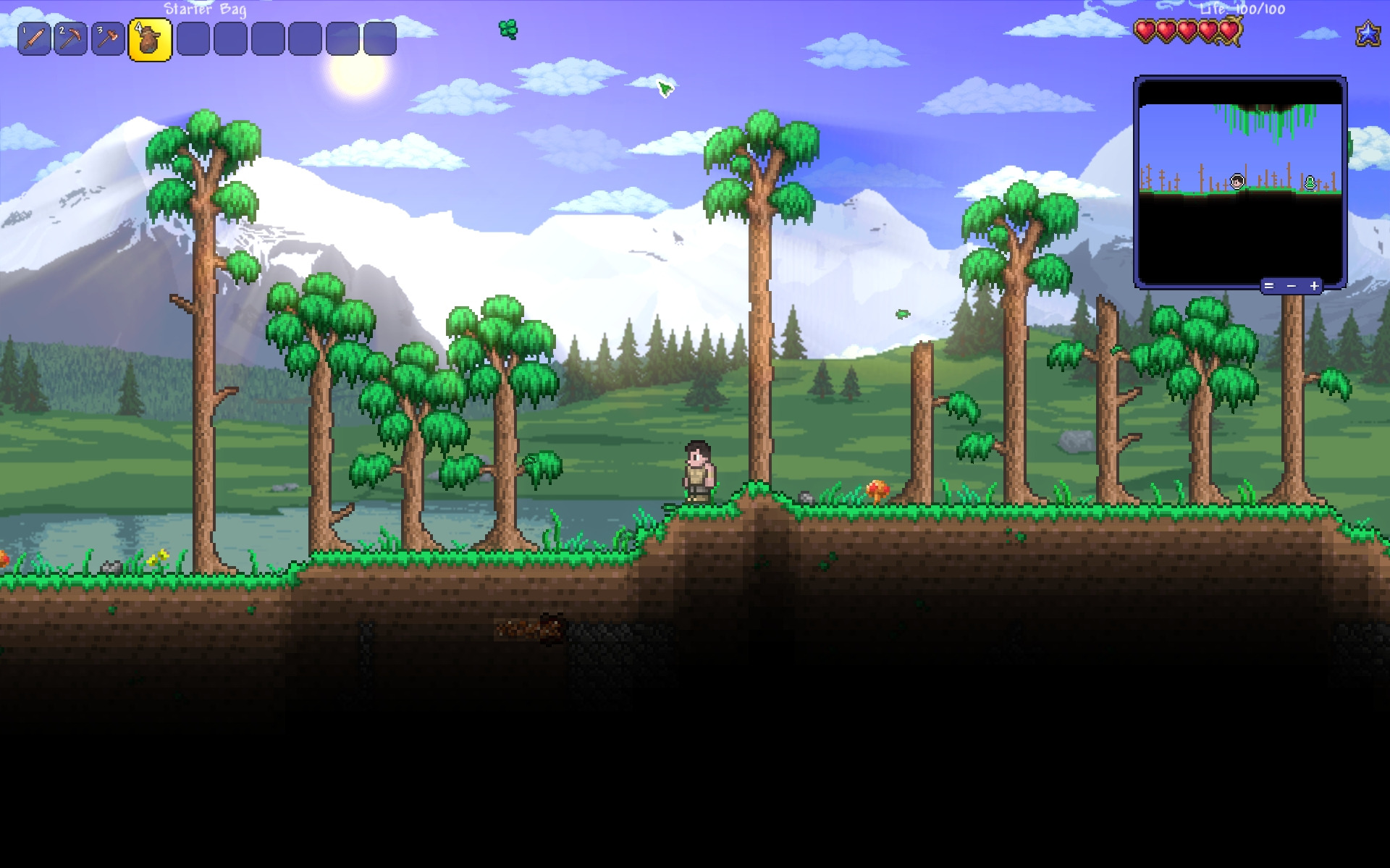Equip the copper axe from the hotbar
Screen dimensions: 1390x868
pos(109,39)
